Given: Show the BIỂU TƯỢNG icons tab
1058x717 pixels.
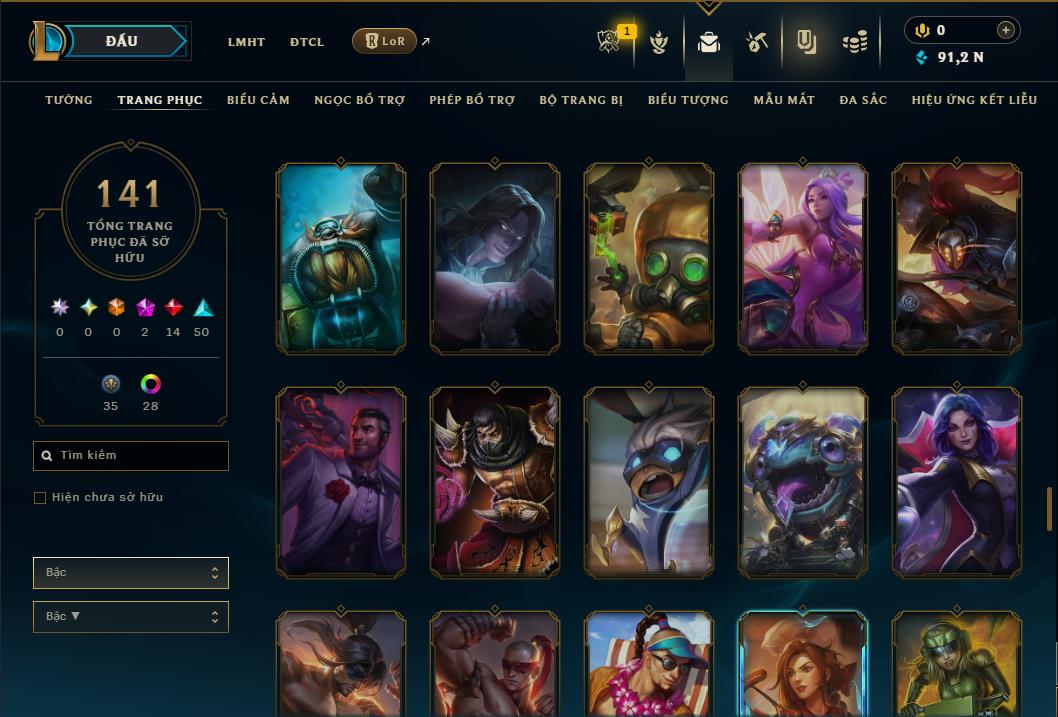Looking at the screenshot, I should tap(688, 100).
